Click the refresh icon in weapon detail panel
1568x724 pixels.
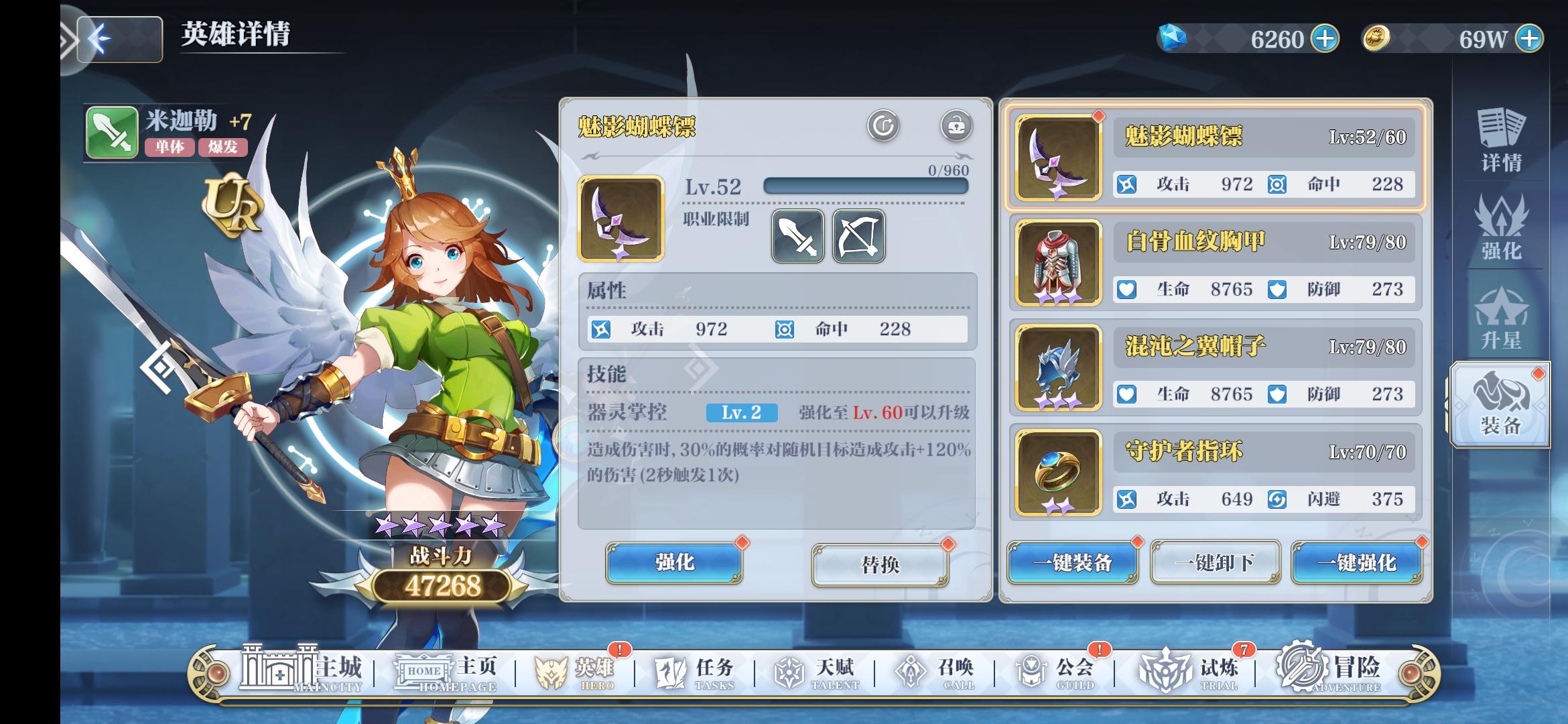pyautogui.click(x=883, y=125)
